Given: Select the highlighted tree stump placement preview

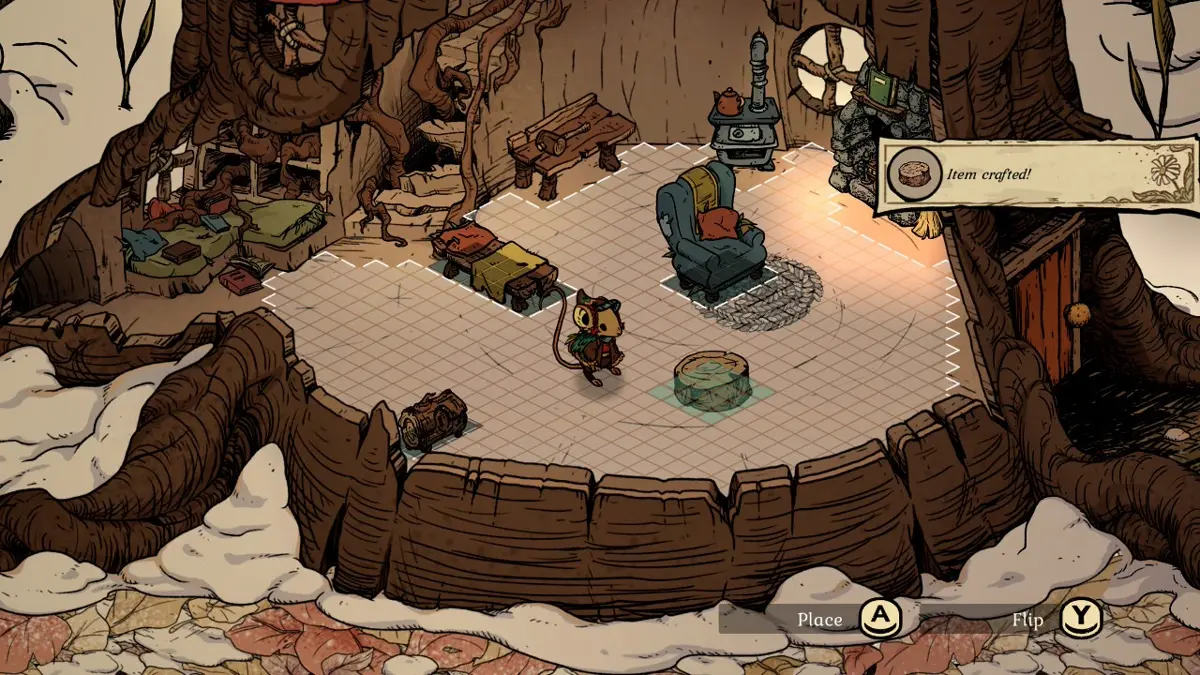Looking at the screenshot, I should point(712,381).
